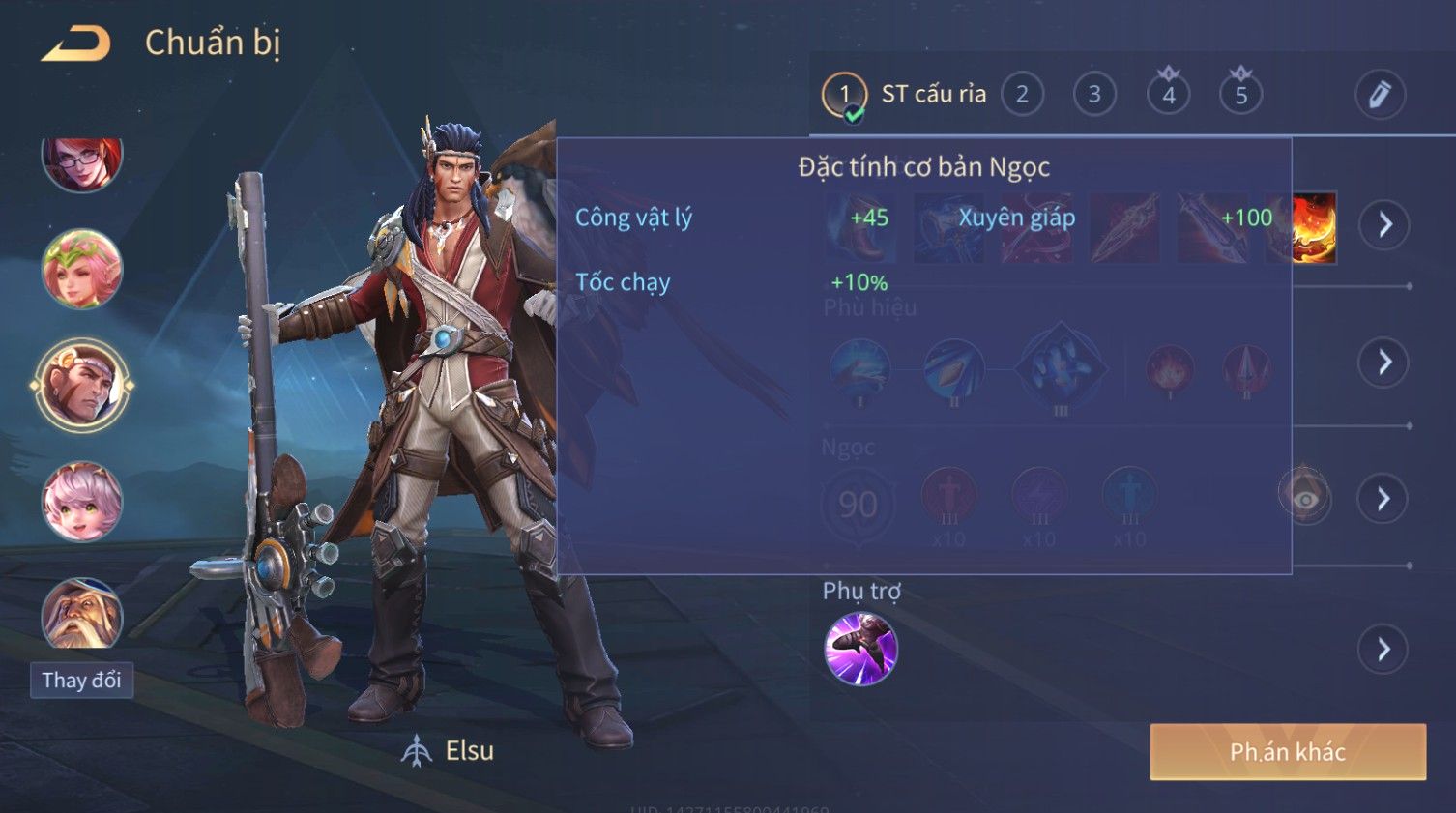Open the equipment build arrow

(x=1384, y=225)
